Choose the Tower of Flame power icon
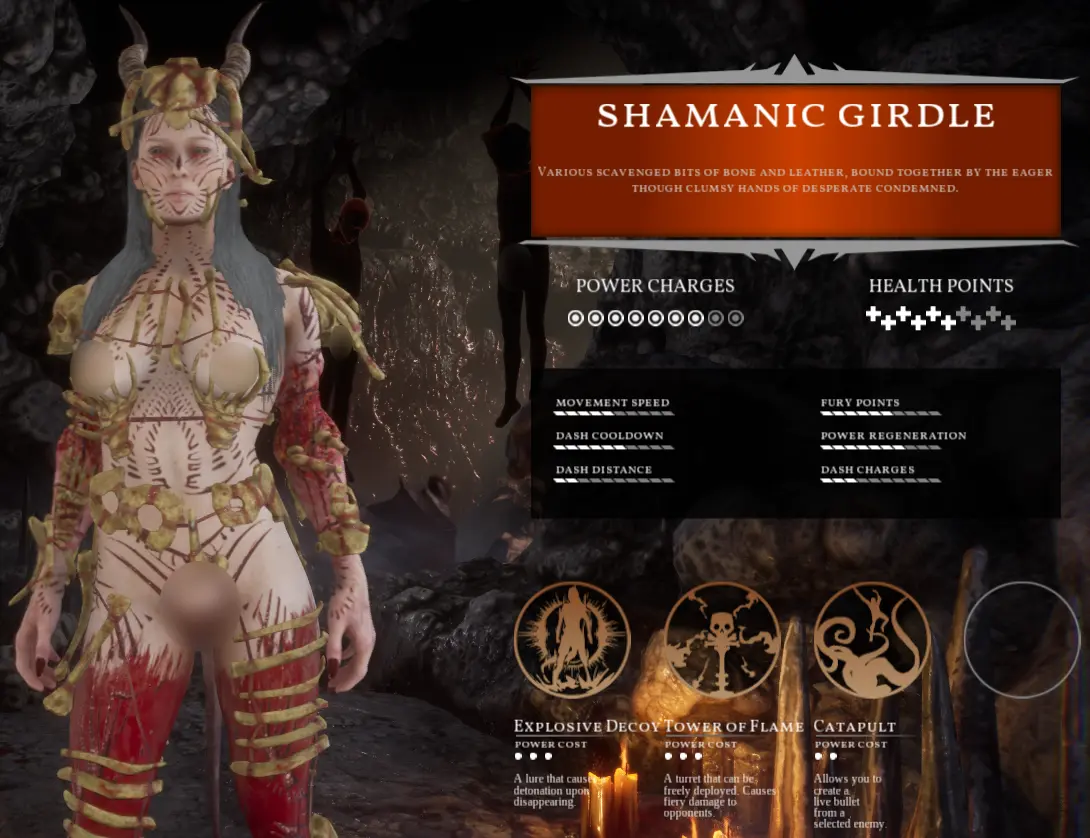Screen dimensions: 1090x838 pos(721,640)
